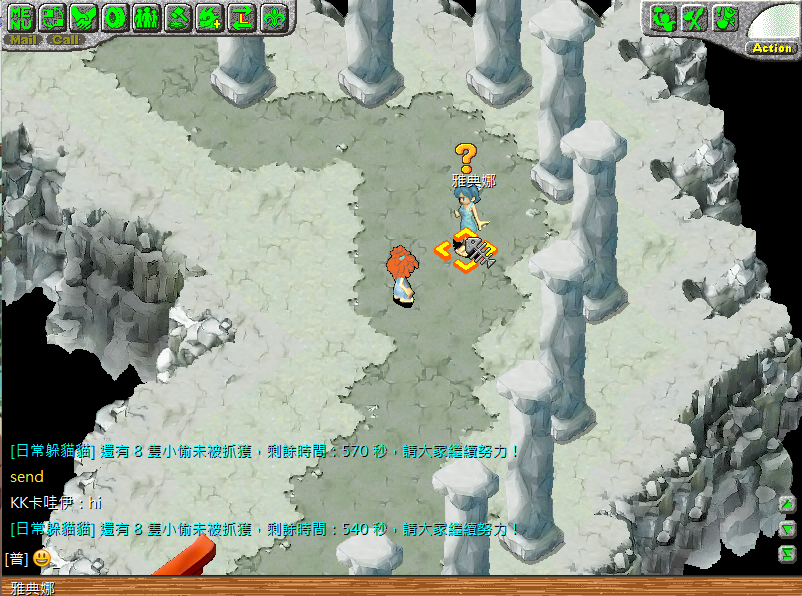Select the 普 chat channel label
802x596 pixels.
[x=15, y=558]
